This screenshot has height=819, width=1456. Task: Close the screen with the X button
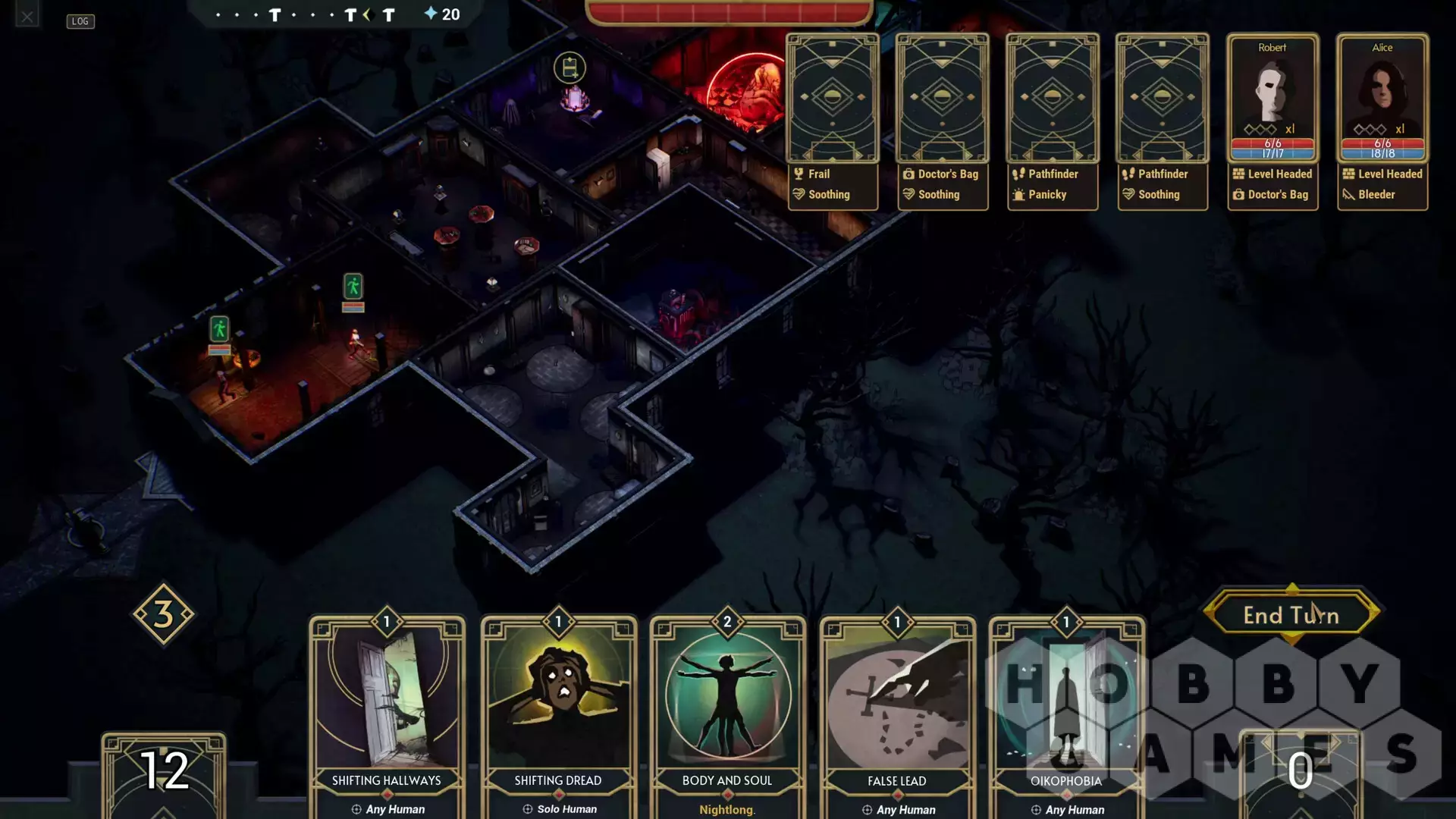[27, 16]
